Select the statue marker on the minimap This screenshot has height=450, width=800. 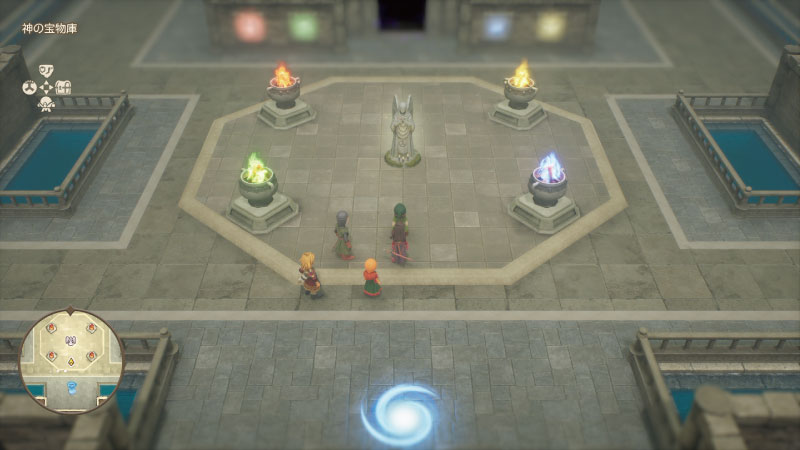71,339
